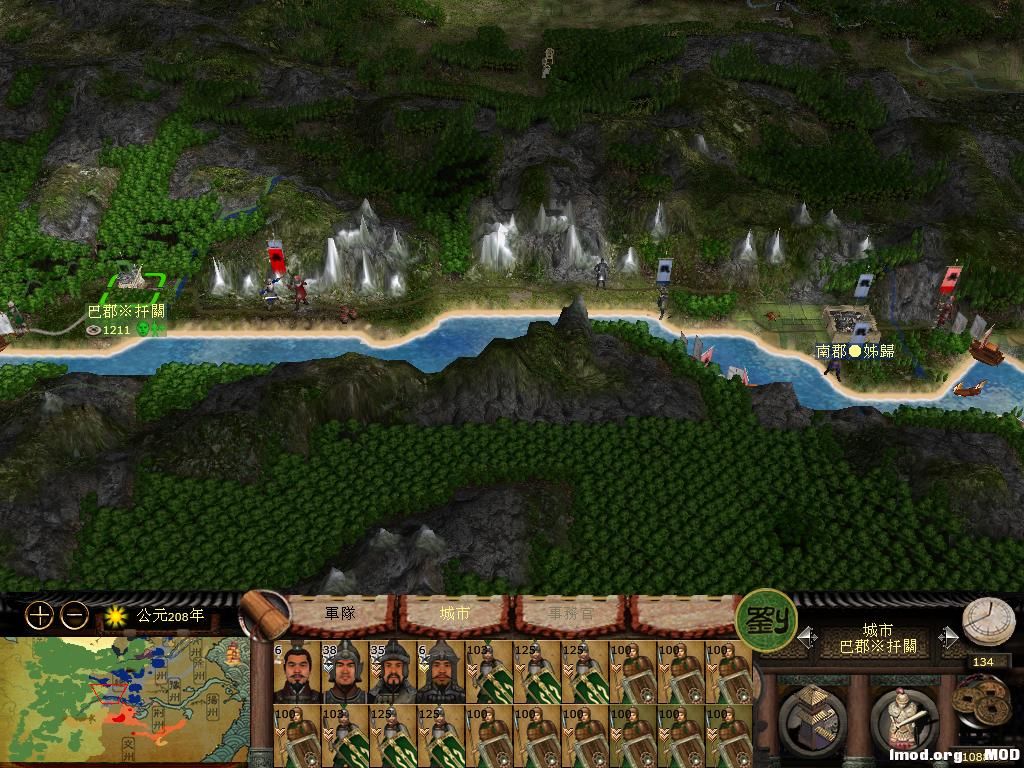Open finances via the coins icon
Viewport: 1024px width, 768px height.
981,704
